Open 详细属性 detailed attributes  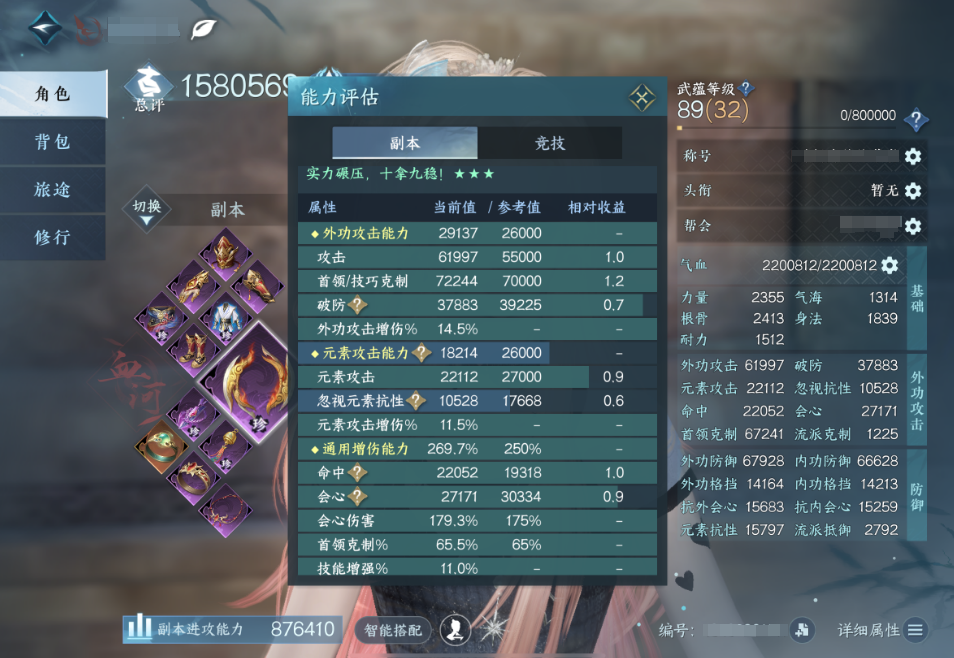[x=882, y=630]
